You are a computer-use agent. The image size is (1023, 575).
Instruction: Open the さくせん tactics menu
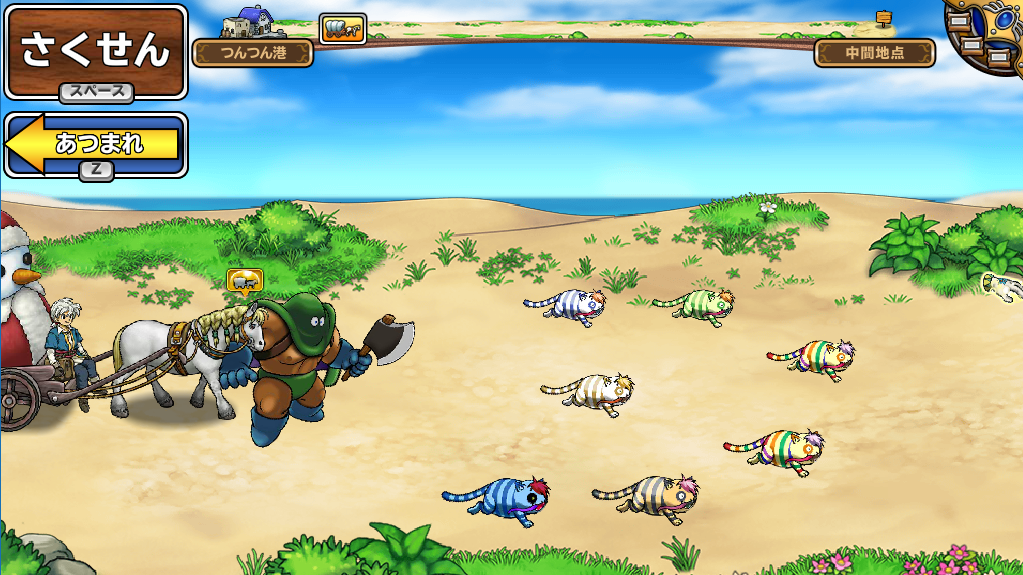click(95, 52)
